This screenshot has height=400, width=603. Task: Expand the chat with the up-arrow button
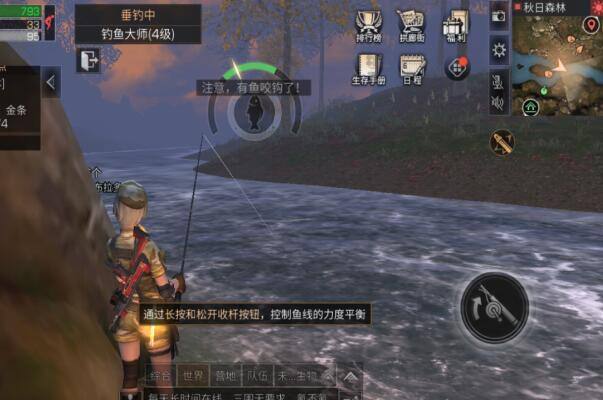(350, 376)
